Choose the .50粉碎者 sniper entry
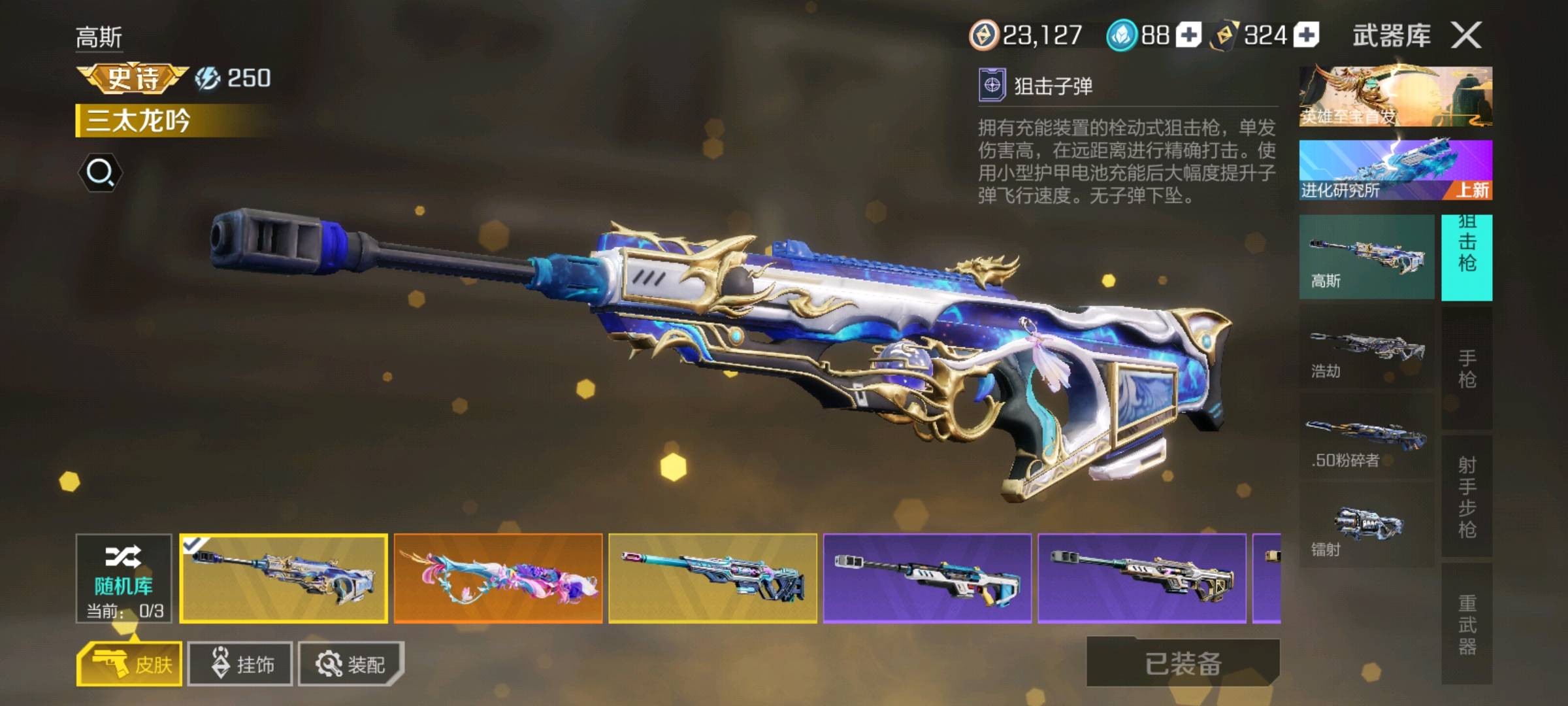The image size is (1568, 706). (1367, 437)
